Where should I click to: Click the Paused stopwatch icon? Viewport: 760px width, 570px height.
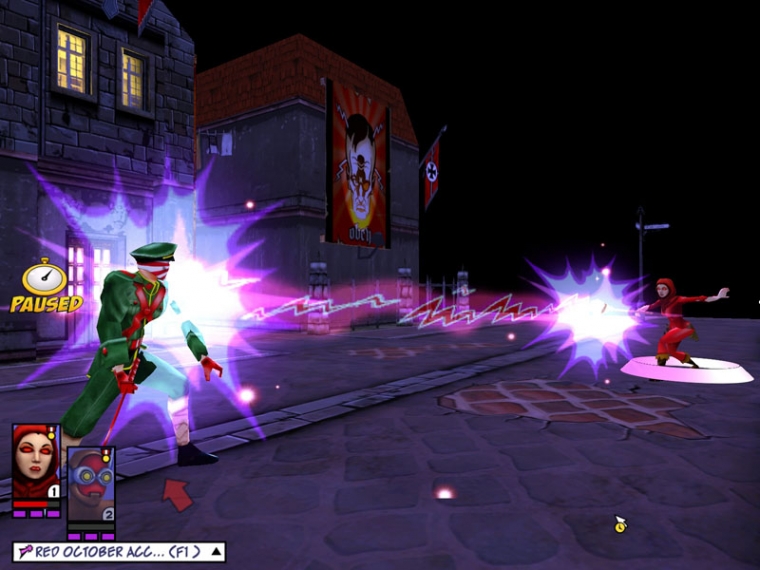[x=45, y=278]
